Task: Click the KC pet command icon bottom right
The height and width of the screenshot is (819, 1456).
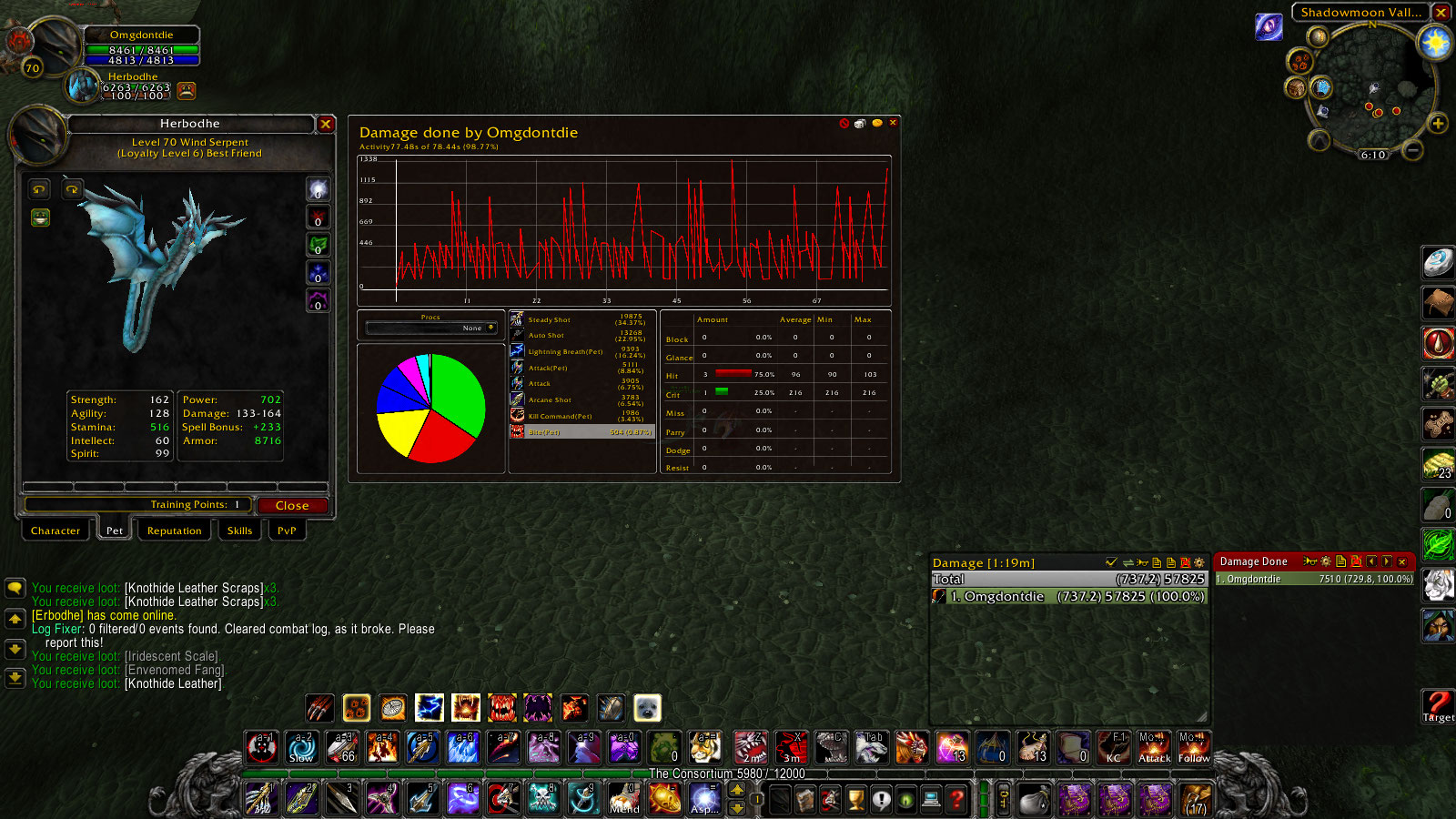Action: click(x=1112, y=748)
